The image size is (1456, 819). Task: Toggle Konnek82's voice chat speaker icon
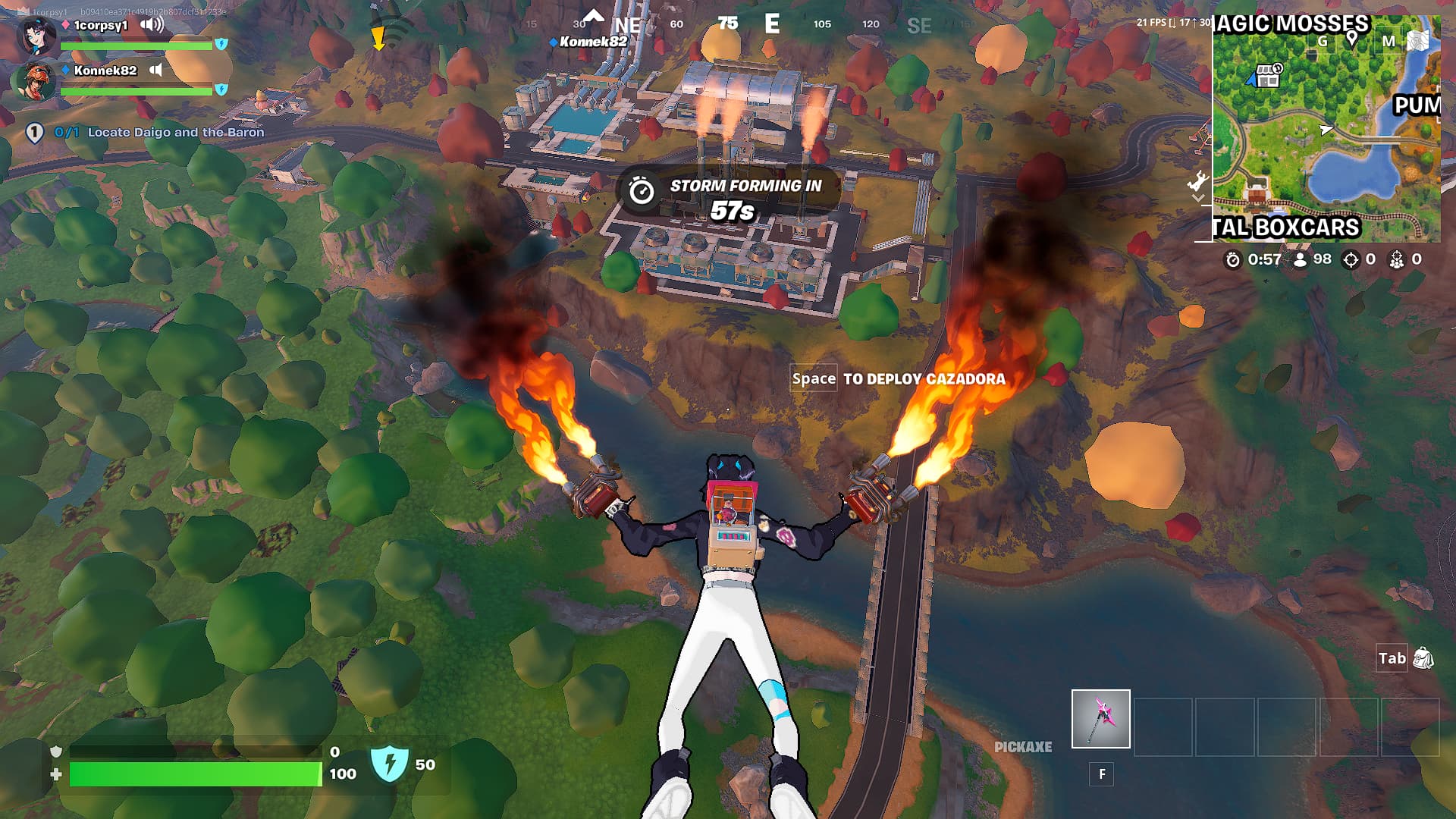click(x=155, y=71)
